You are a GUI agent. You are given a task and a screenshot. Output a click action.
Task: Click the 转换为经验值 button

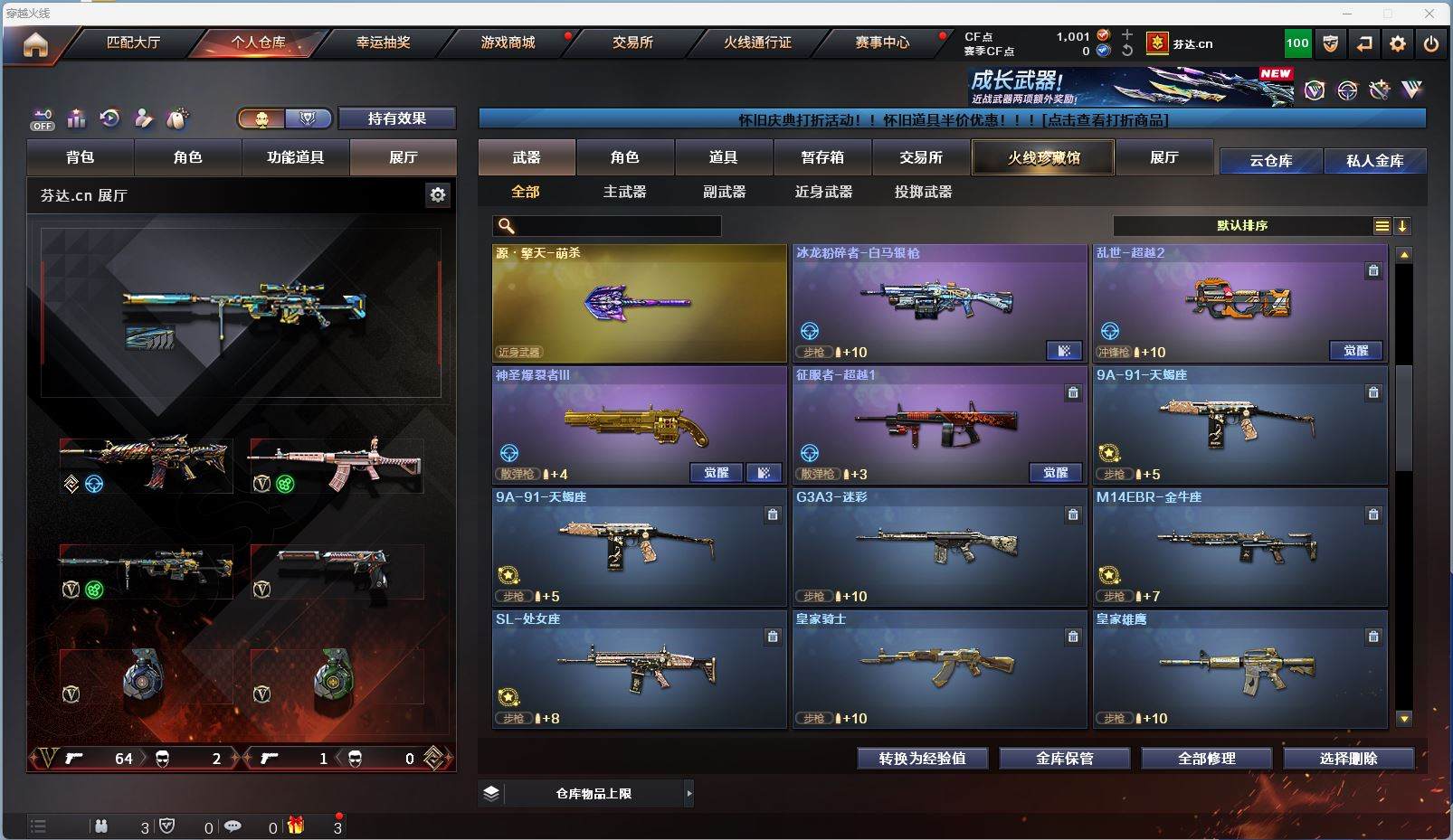point(922,759)
